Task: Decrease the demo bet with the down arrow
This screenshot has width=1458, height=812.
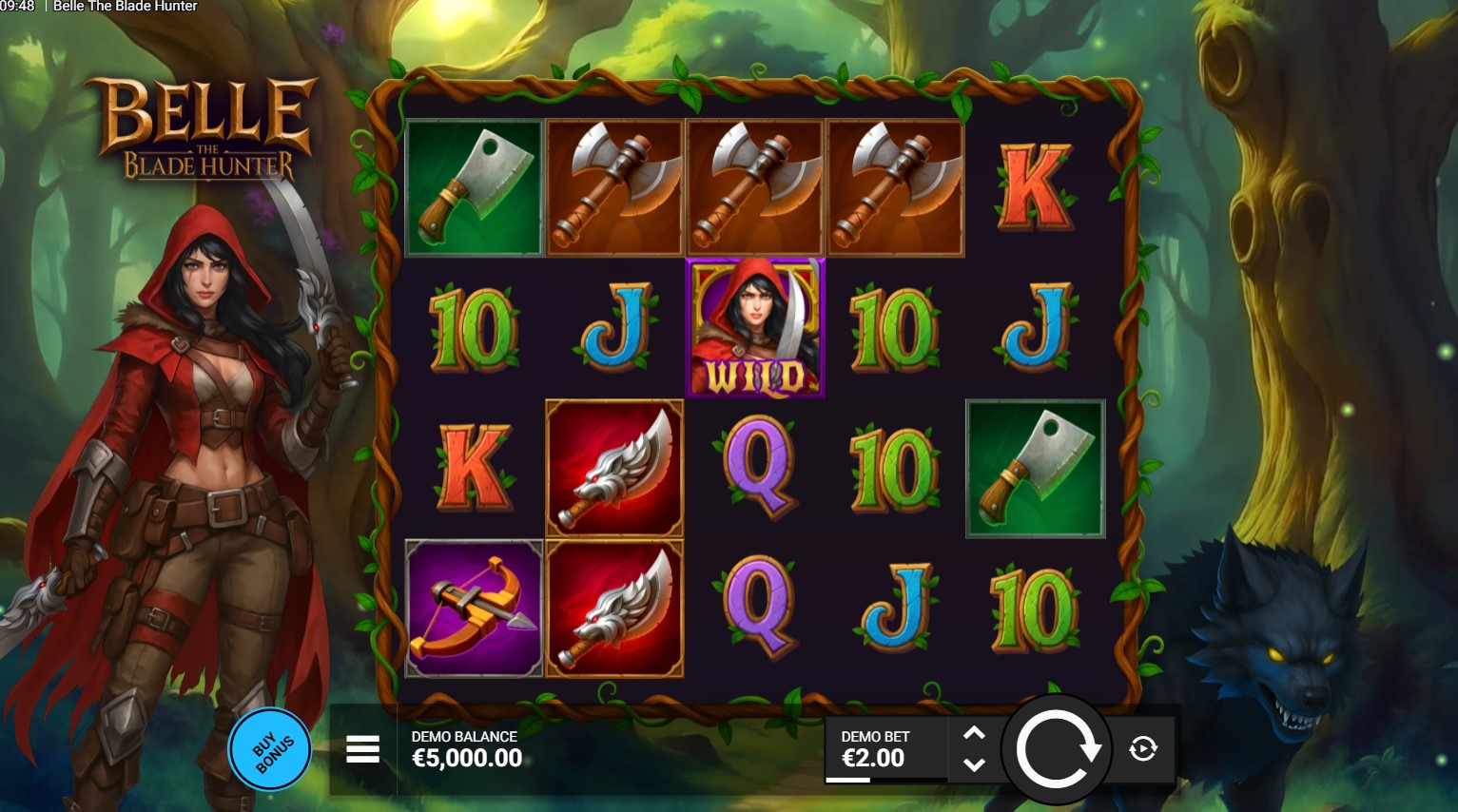Action: [974, 764]
